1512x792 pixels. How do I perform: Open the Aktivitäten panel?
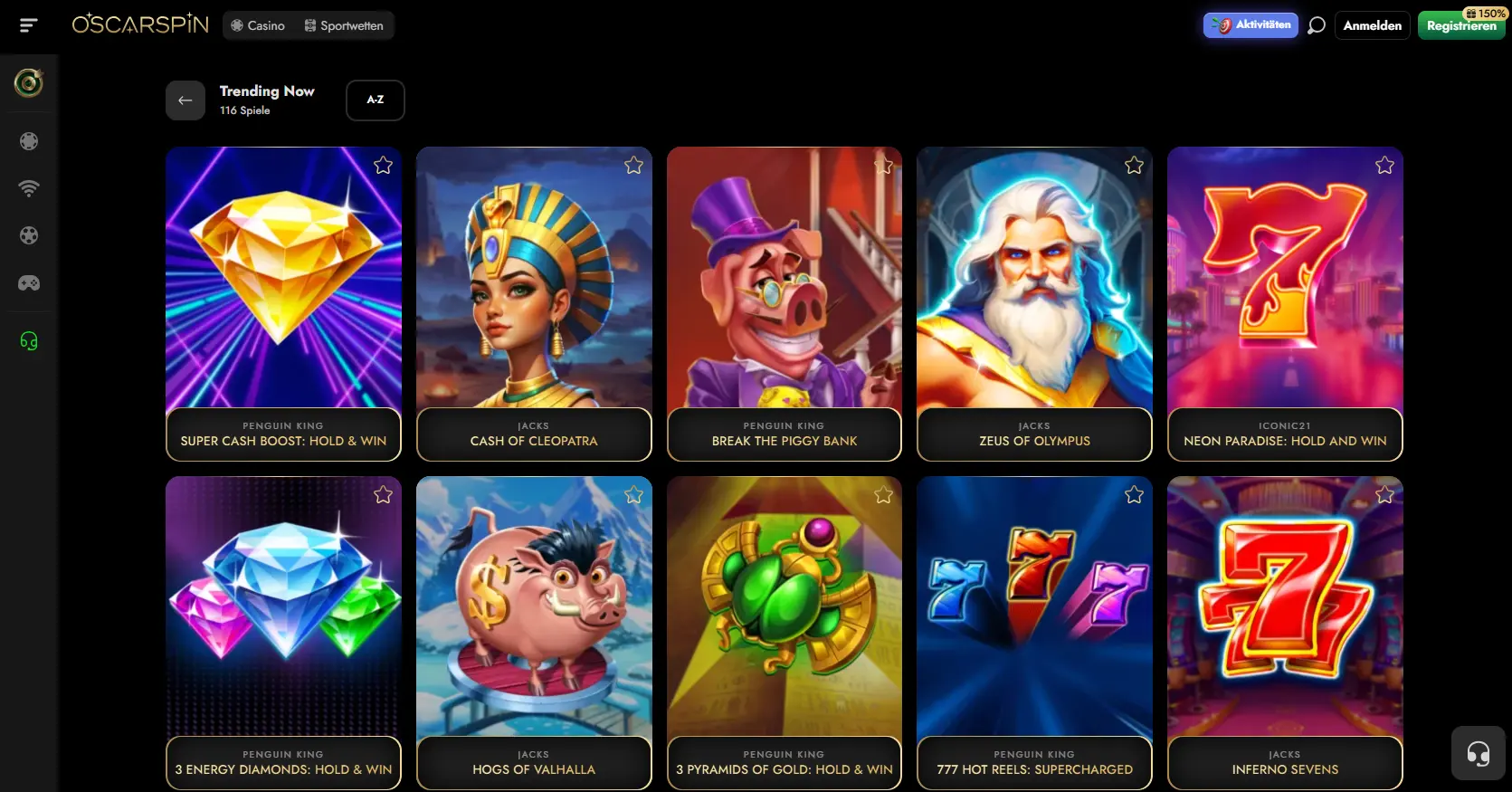1250,25
